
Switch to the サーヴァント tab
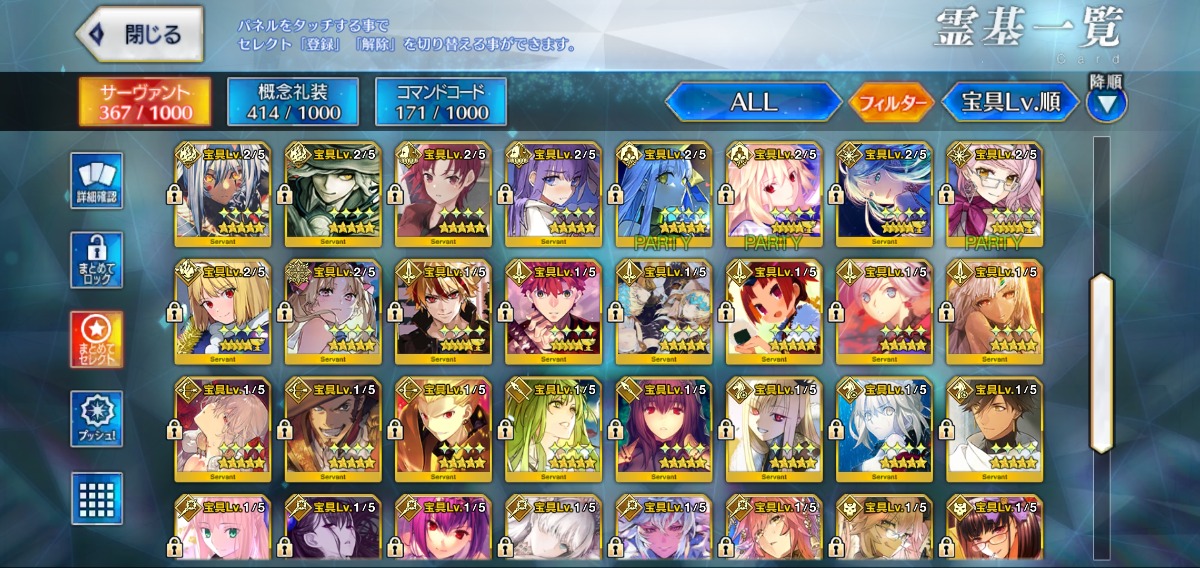(x=145, y=101)
